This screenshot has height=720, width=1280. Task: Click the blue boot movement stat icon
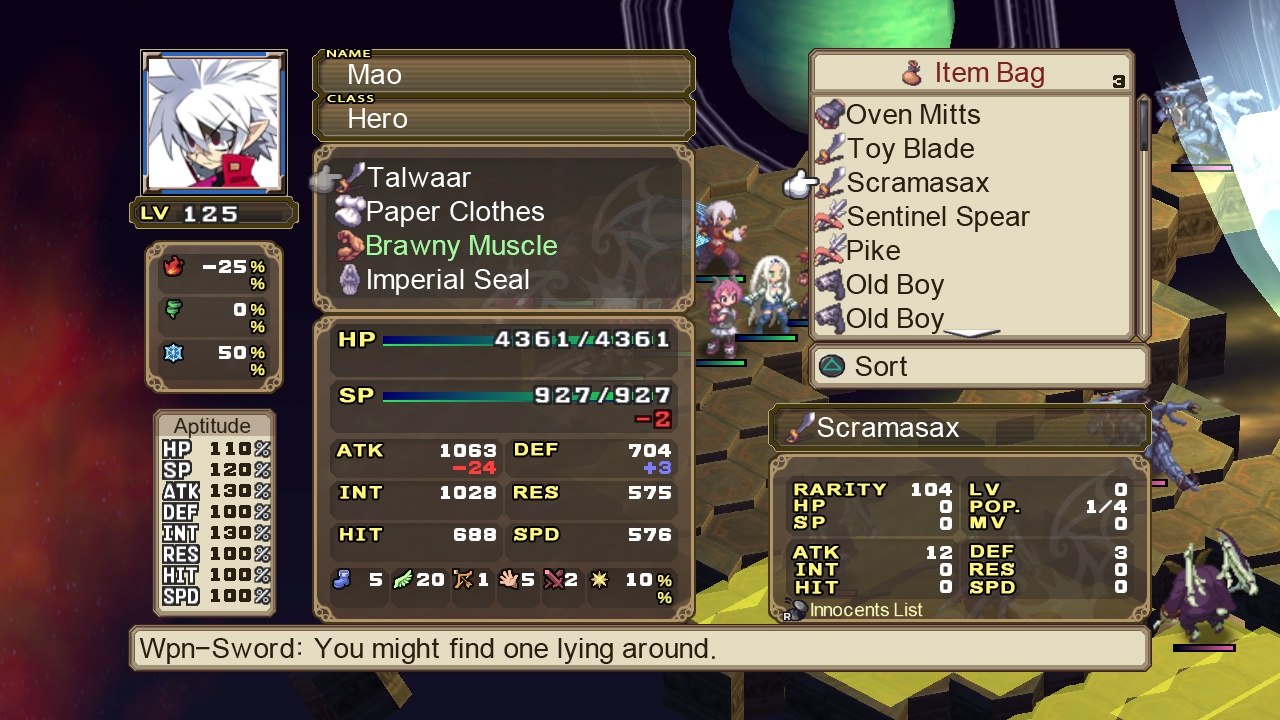click(340, 580)
